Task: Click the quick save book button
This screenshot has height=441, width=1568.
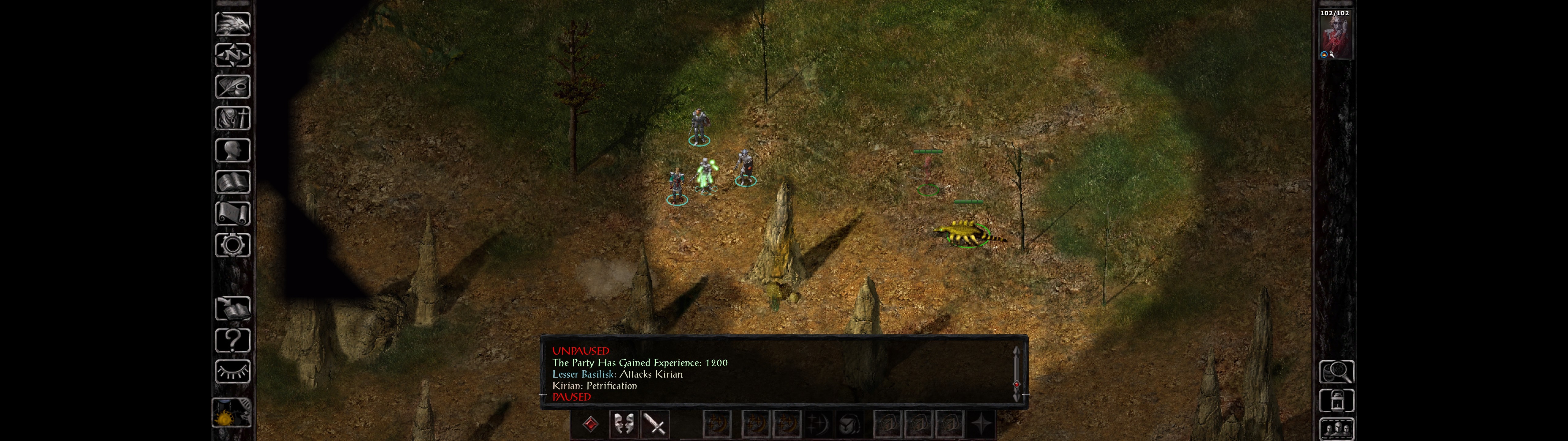Action: pyautogui.click(x=232, y=308)
